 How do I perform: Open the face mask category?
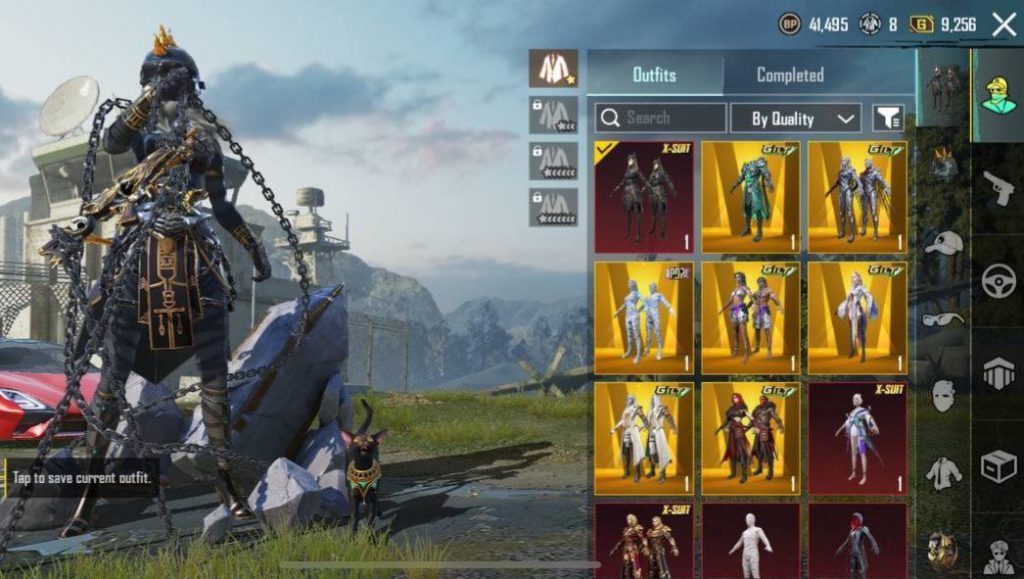point(943,395)
